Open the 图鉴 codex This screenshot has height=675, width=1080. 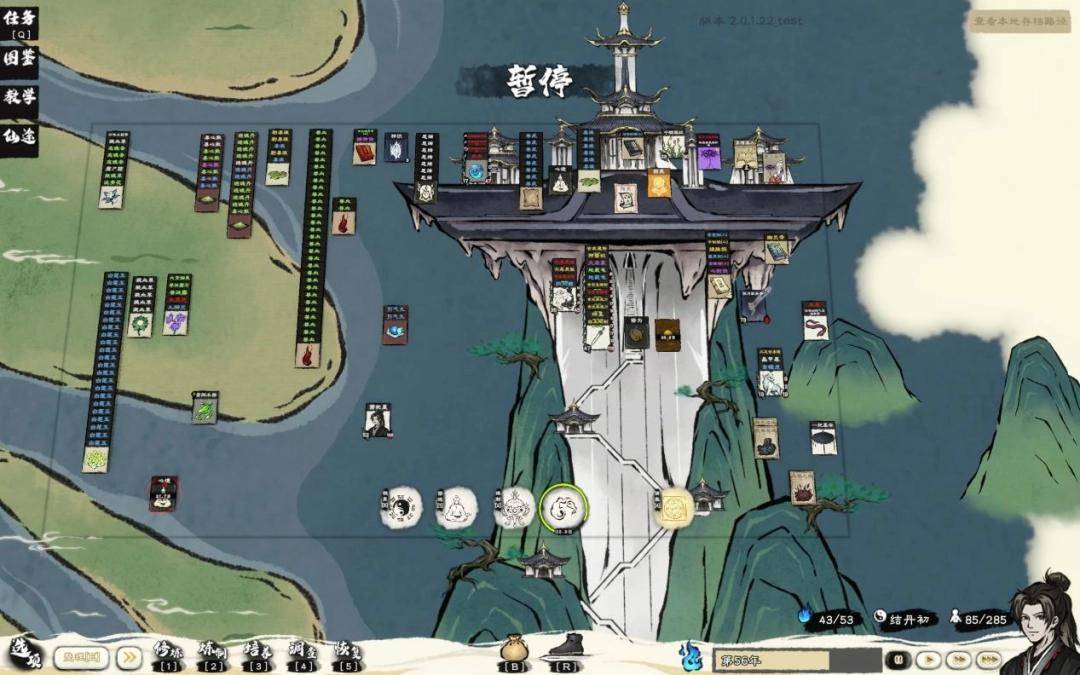(19, 59)
